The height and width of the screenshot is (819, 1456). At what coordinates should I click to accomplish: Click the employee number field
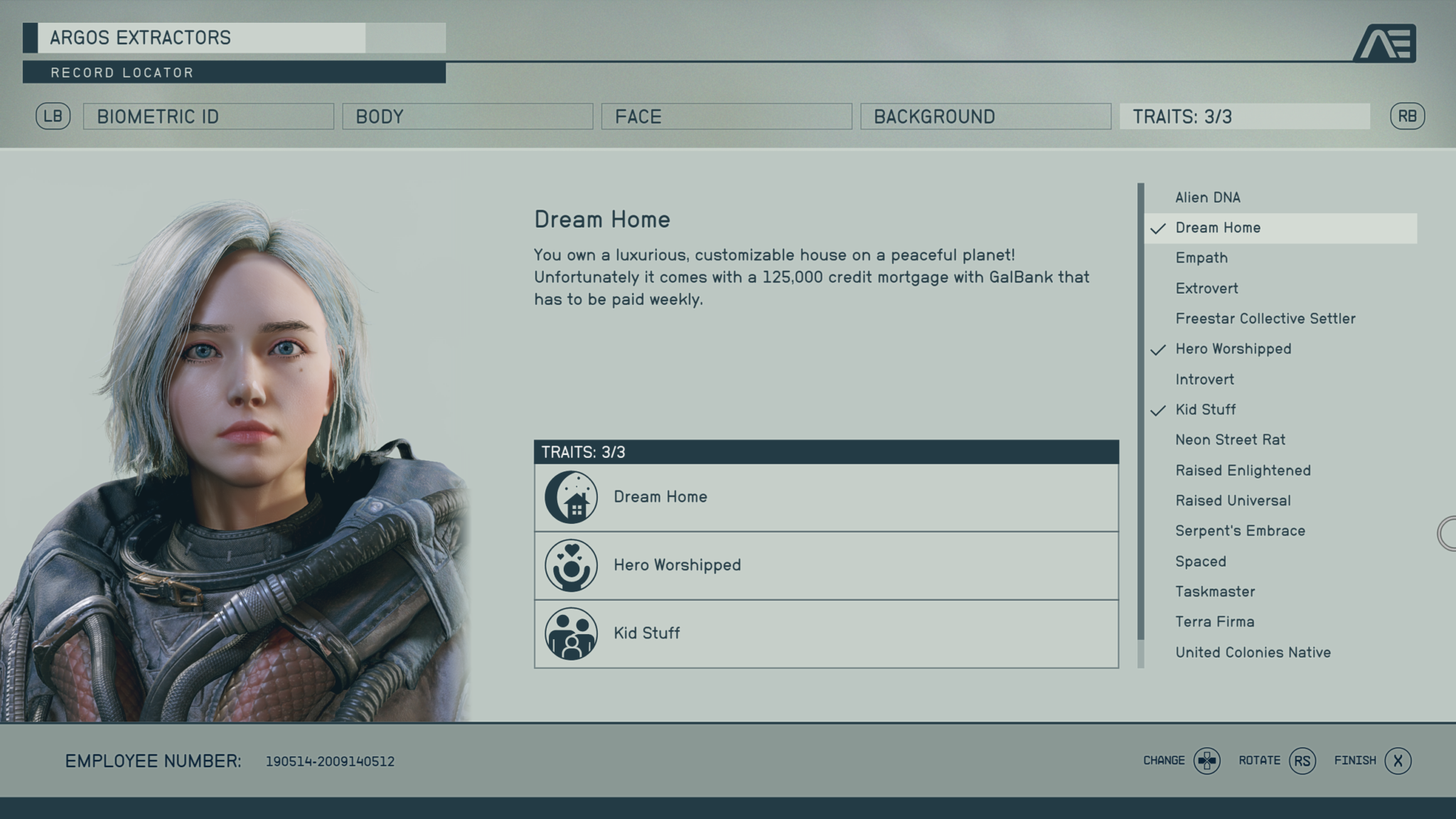pos(331,761)
